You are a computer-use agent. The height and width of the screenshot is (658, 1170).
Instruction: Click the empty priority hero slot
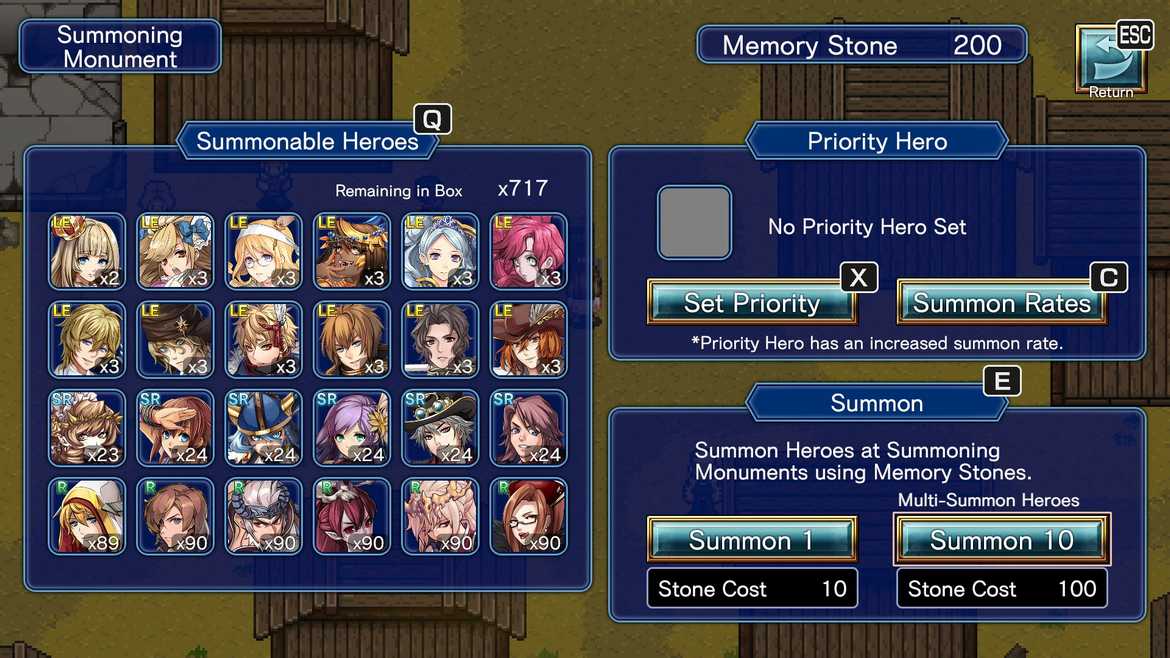(694, 223)
